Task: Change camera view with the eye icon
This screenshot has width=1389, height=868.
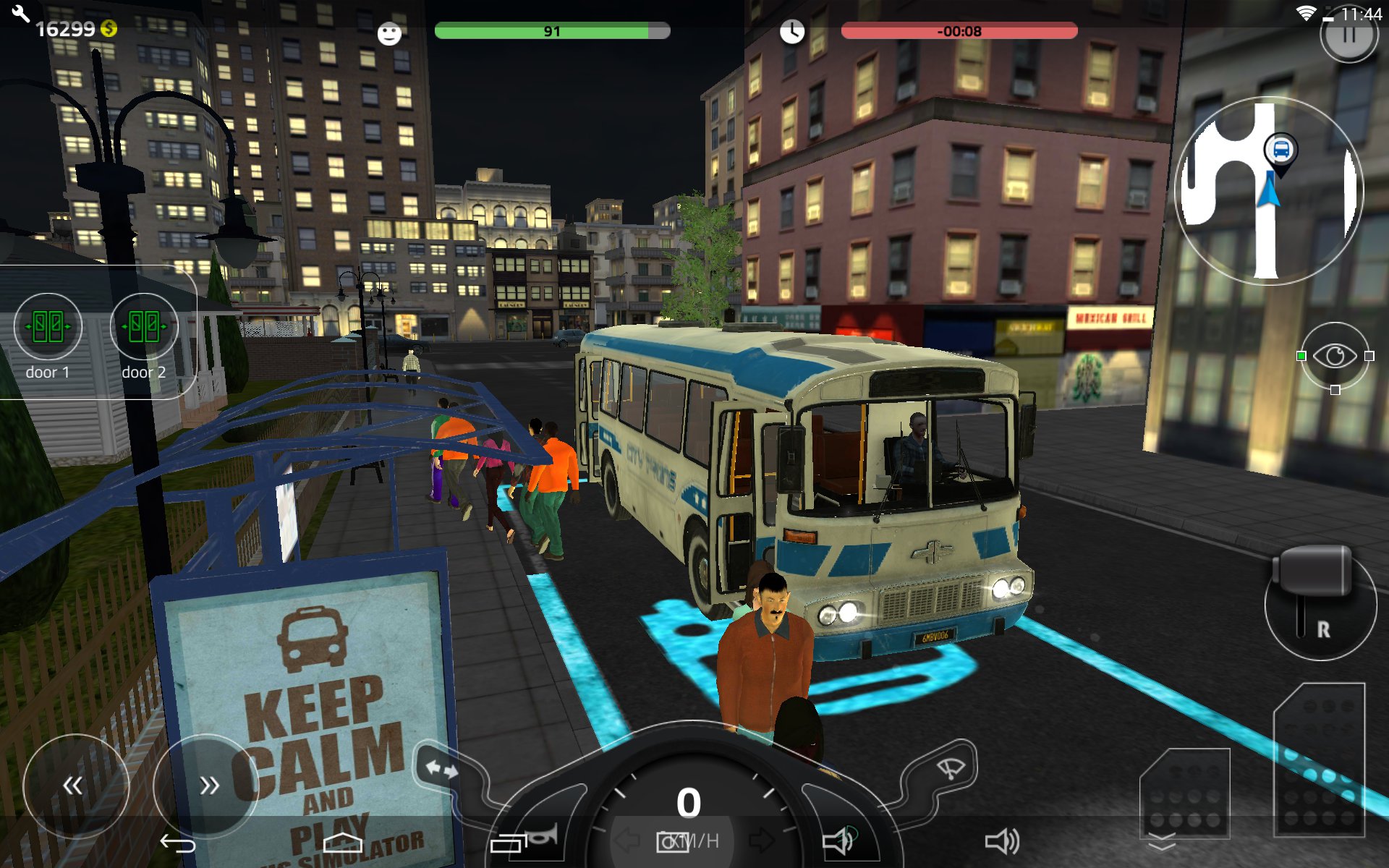Action: pyautogui.click(x=1335, y=356)
